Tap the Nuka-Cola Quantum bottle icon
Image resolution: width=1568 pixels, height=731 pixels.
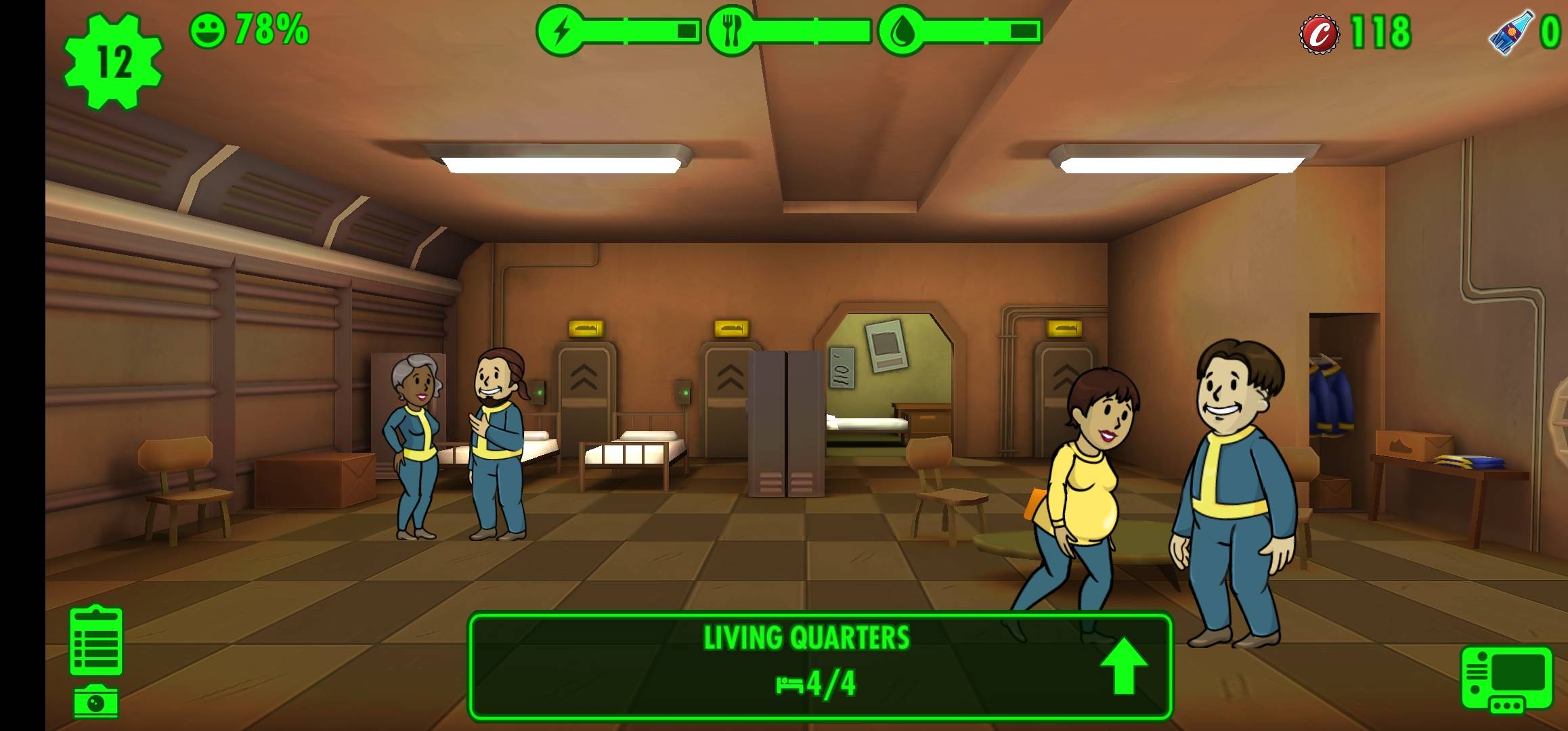(1510, 32)
